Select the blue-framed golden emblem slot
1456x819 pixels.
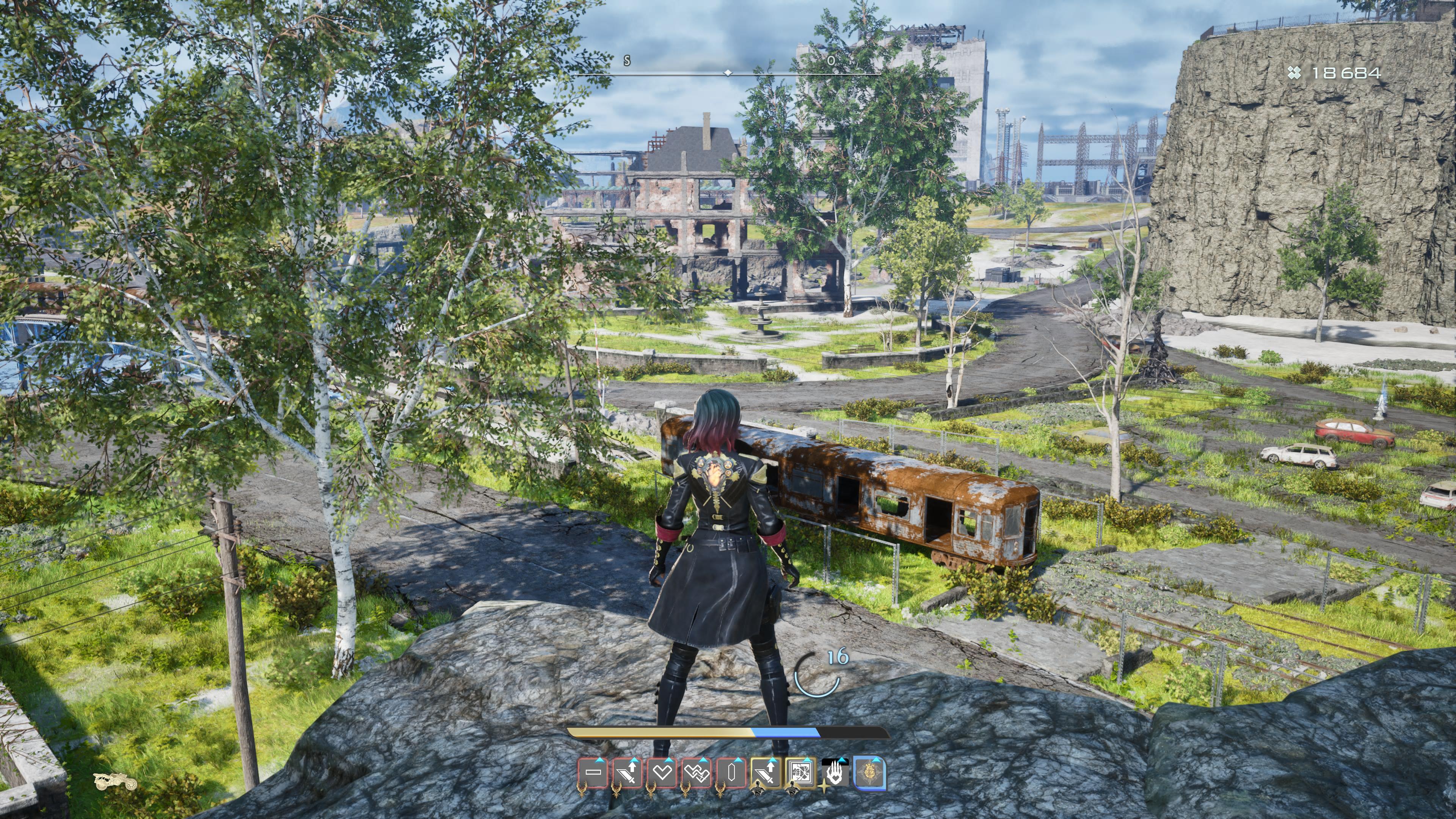(869, 773)
